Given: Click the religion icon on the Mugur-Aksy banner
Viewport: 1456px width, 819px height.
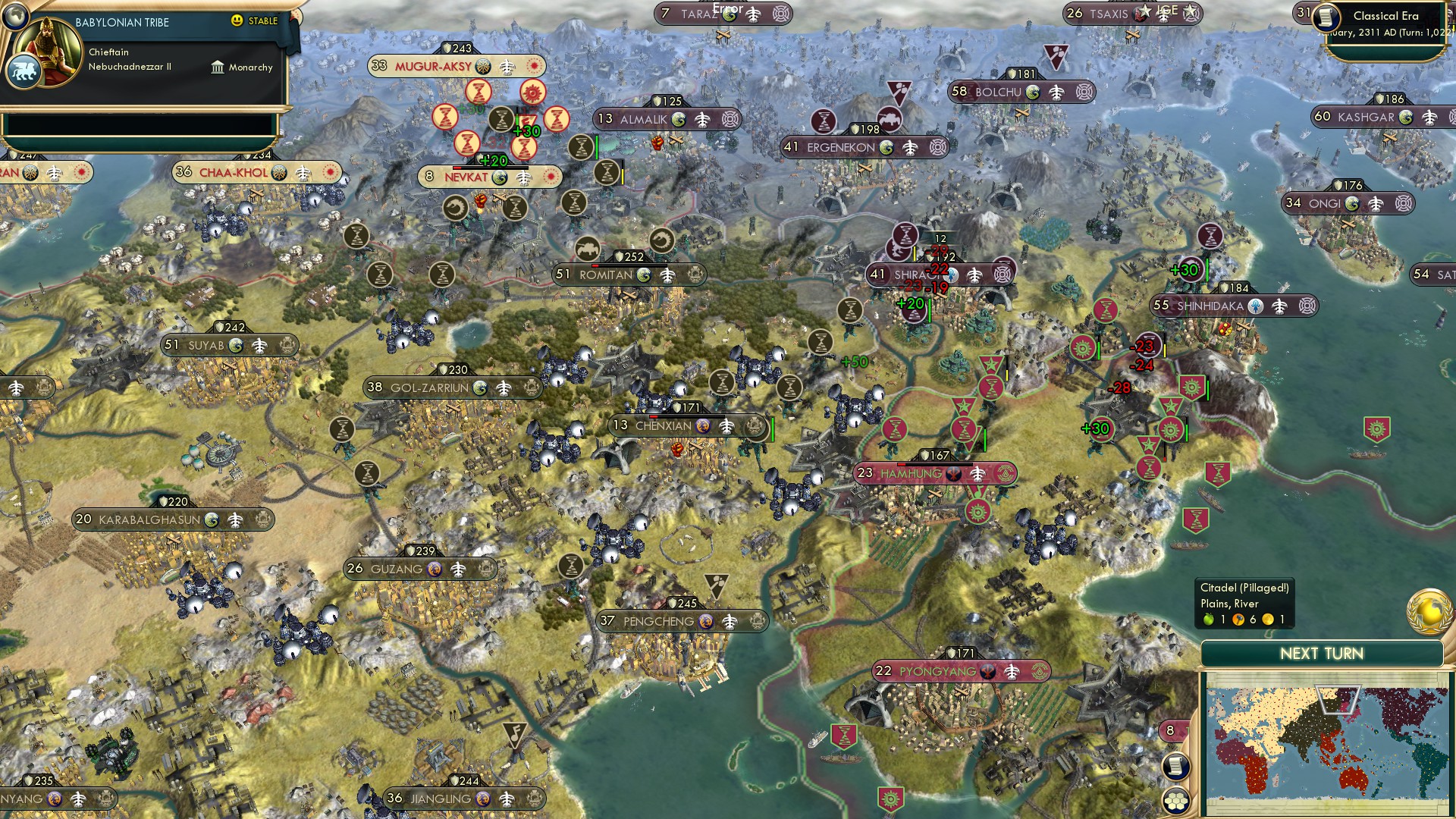Looking at the screenshot, I should coord(483,66).
